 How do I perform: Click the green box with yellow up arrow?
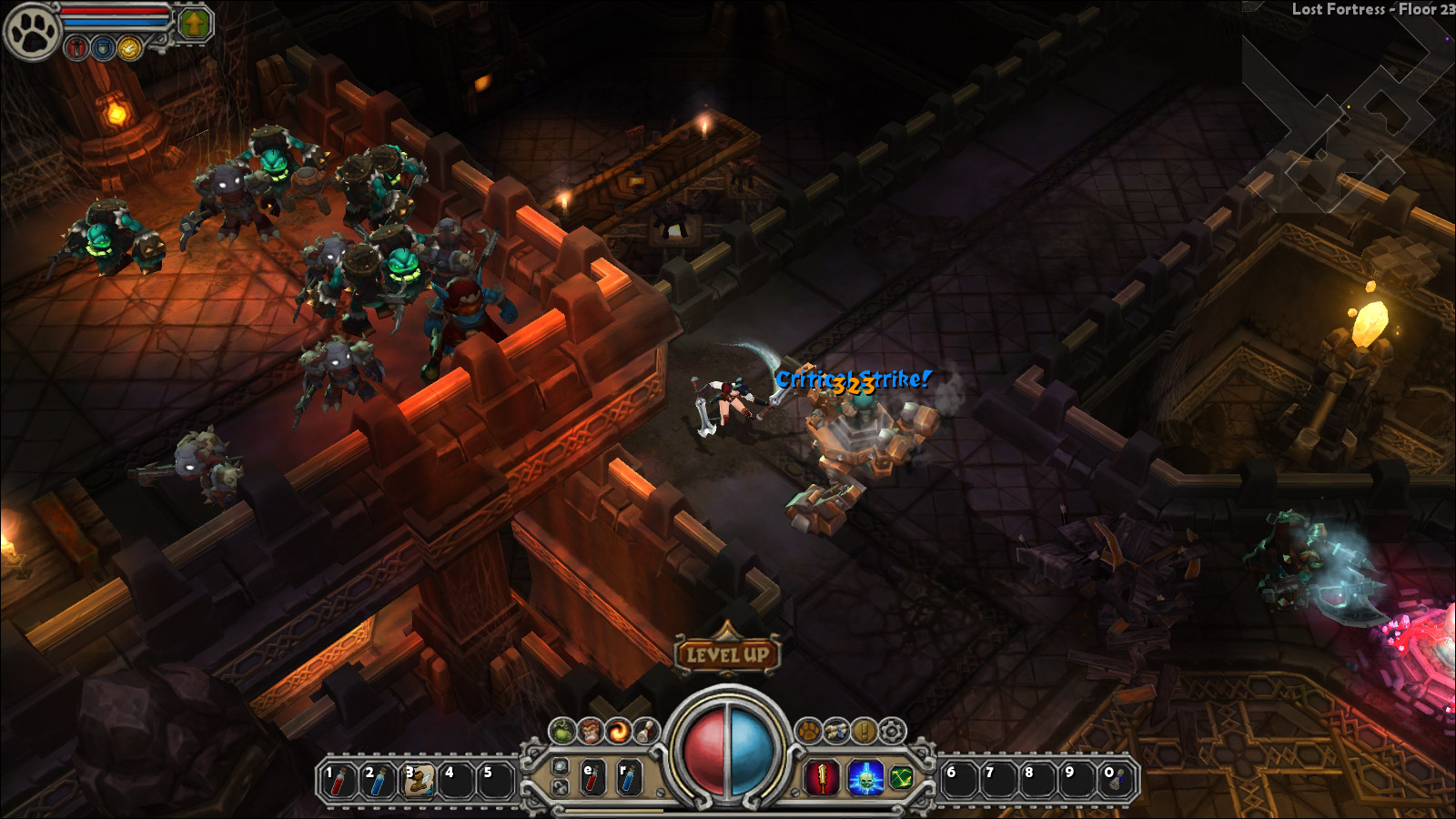(x=193, y=25)
